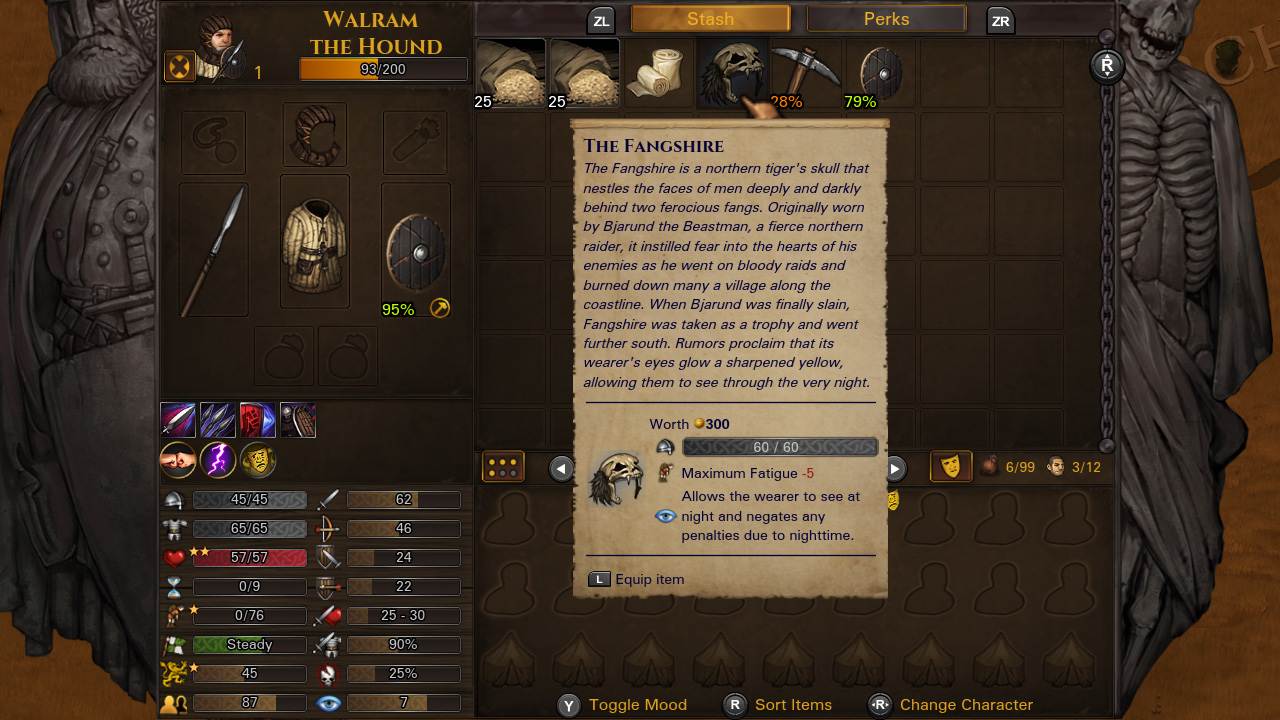Click Walram's yellow mood face indicator
Screen dimensions: 1280x720
pyautogui.click(x=258, y=460)
